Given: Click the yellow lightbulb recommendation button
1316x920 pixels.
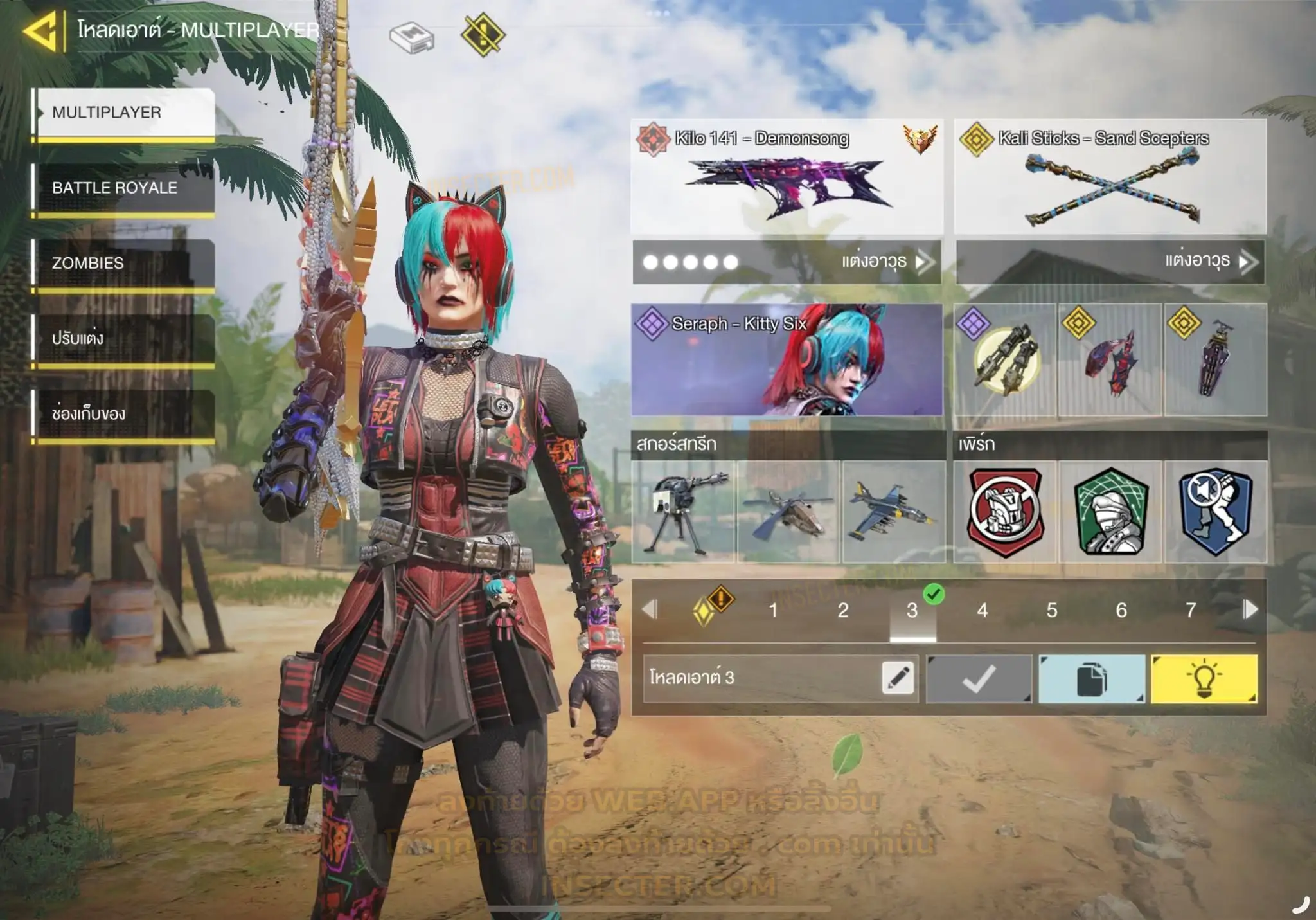Looking at the screenshot, I should tap(1204, 679).
